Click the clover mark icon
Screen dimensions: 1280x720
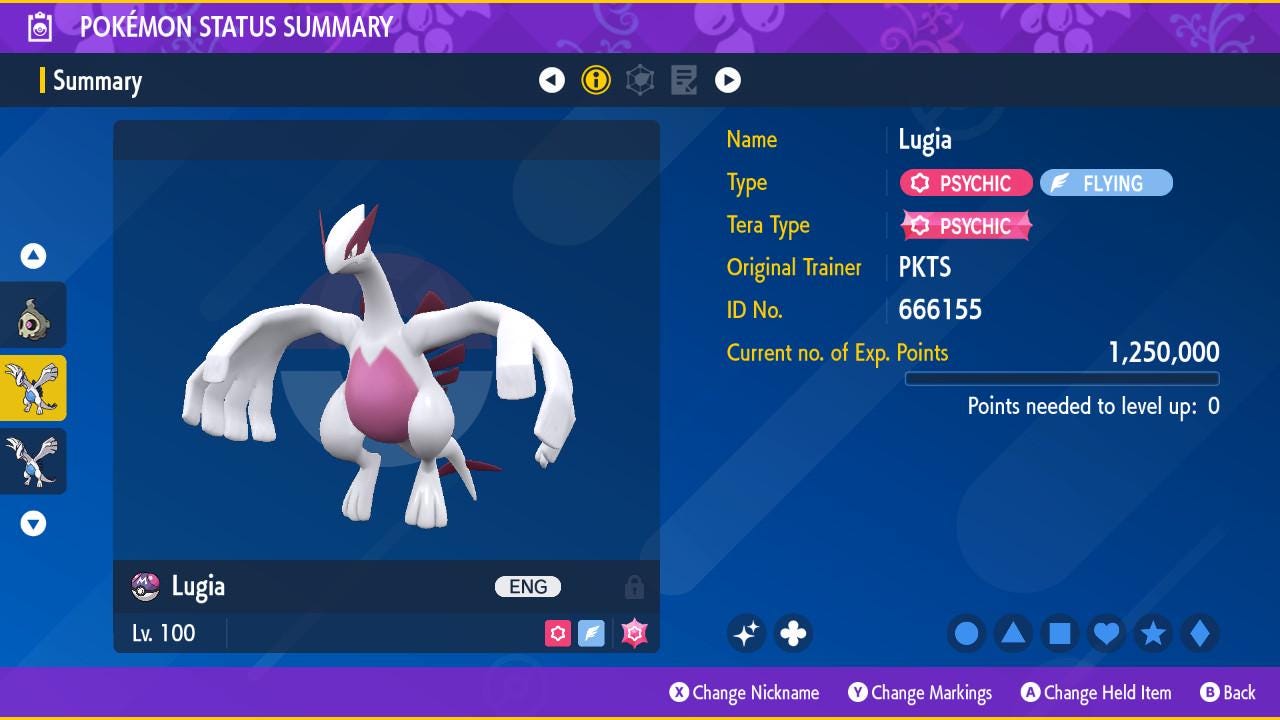(x=793, y=633)
